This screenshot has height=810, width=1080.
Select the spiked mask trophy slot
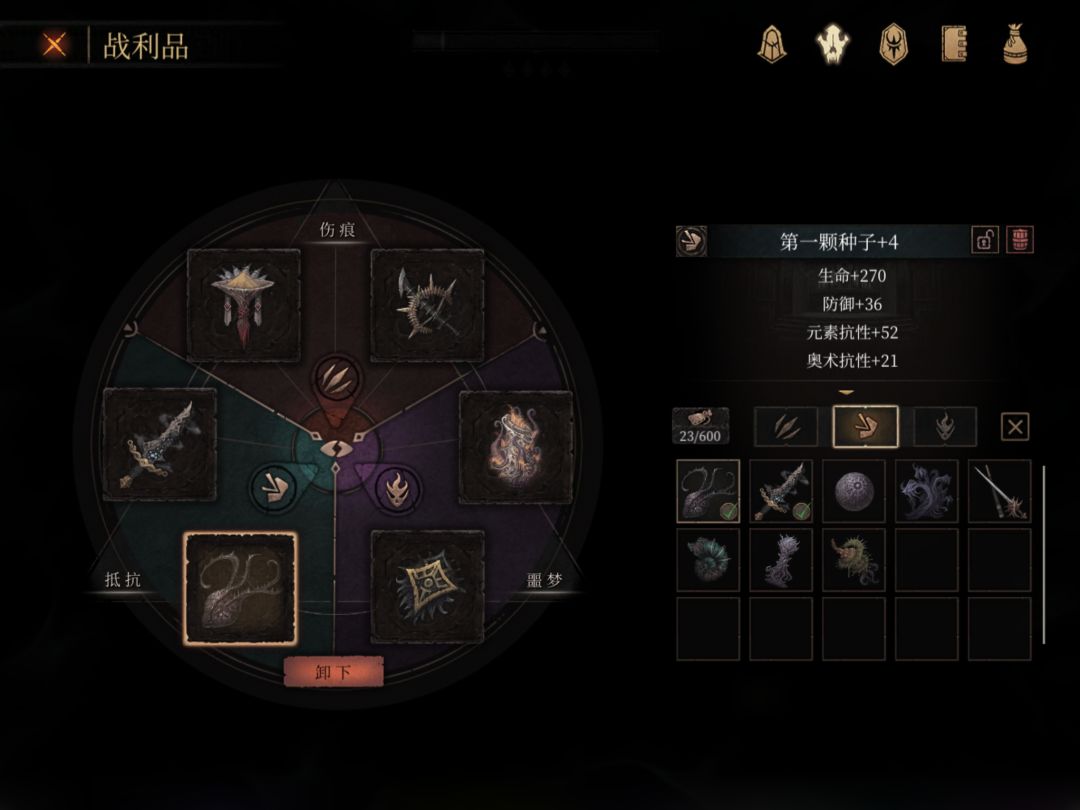click(244, 304)
